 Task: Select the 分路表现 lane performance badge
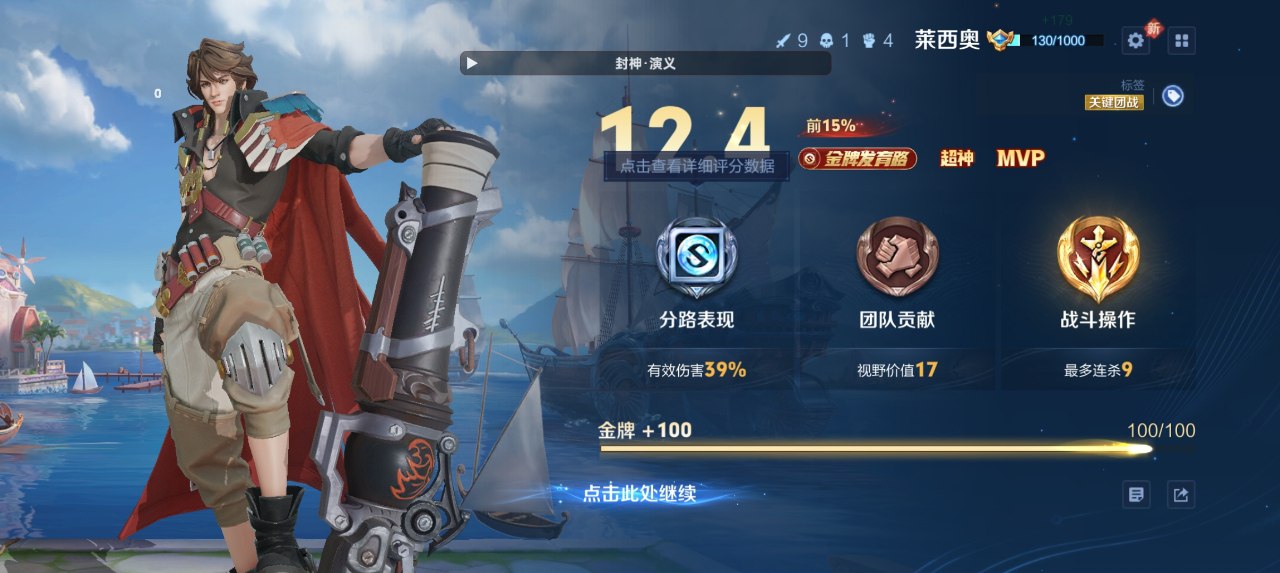click(x=696, y=260)
